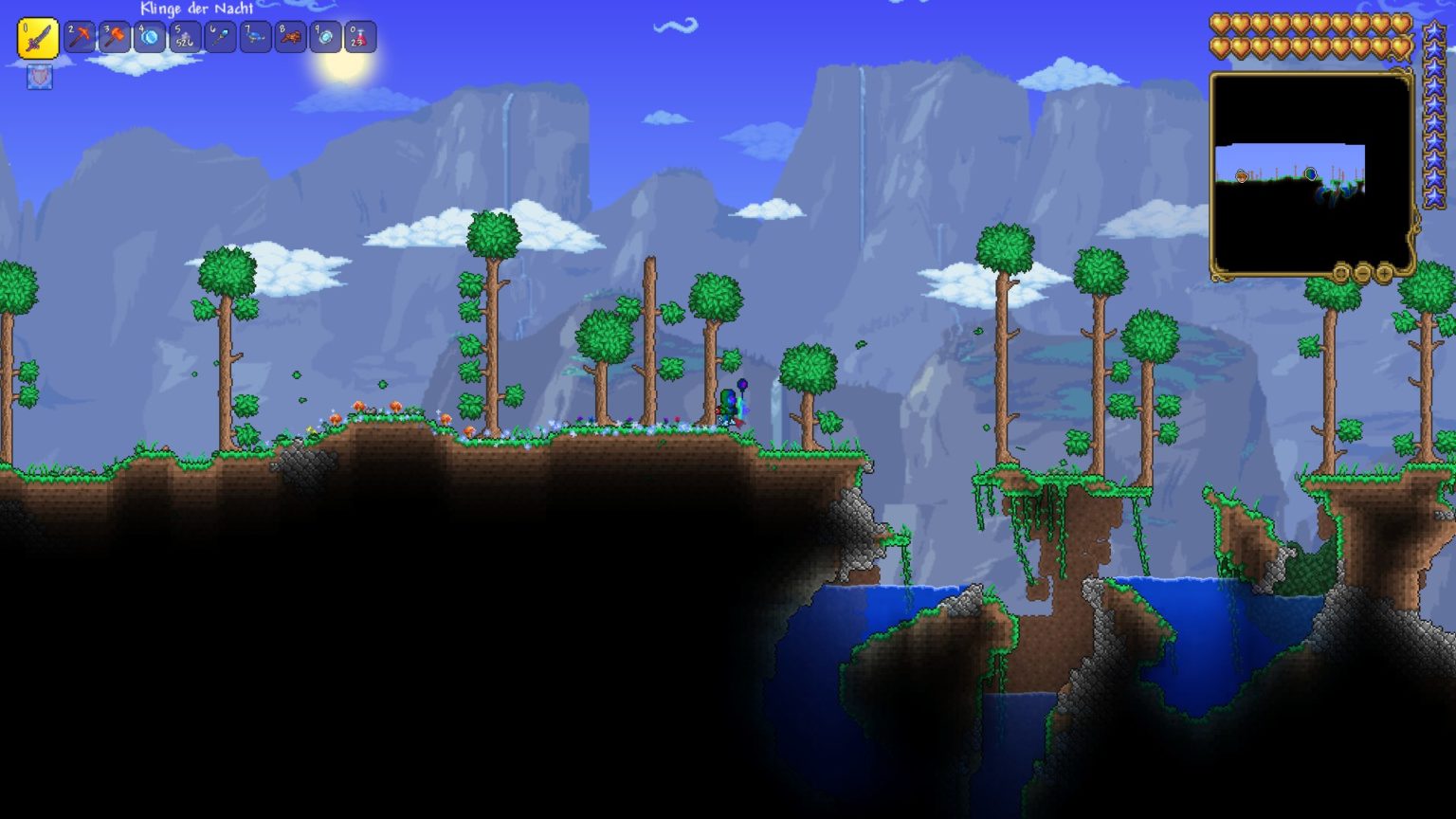The width and height of the screenshot is (1456, 819).
Task: Select the flaming boomerang in hotbar slot 8
Action: pos(290,38)
